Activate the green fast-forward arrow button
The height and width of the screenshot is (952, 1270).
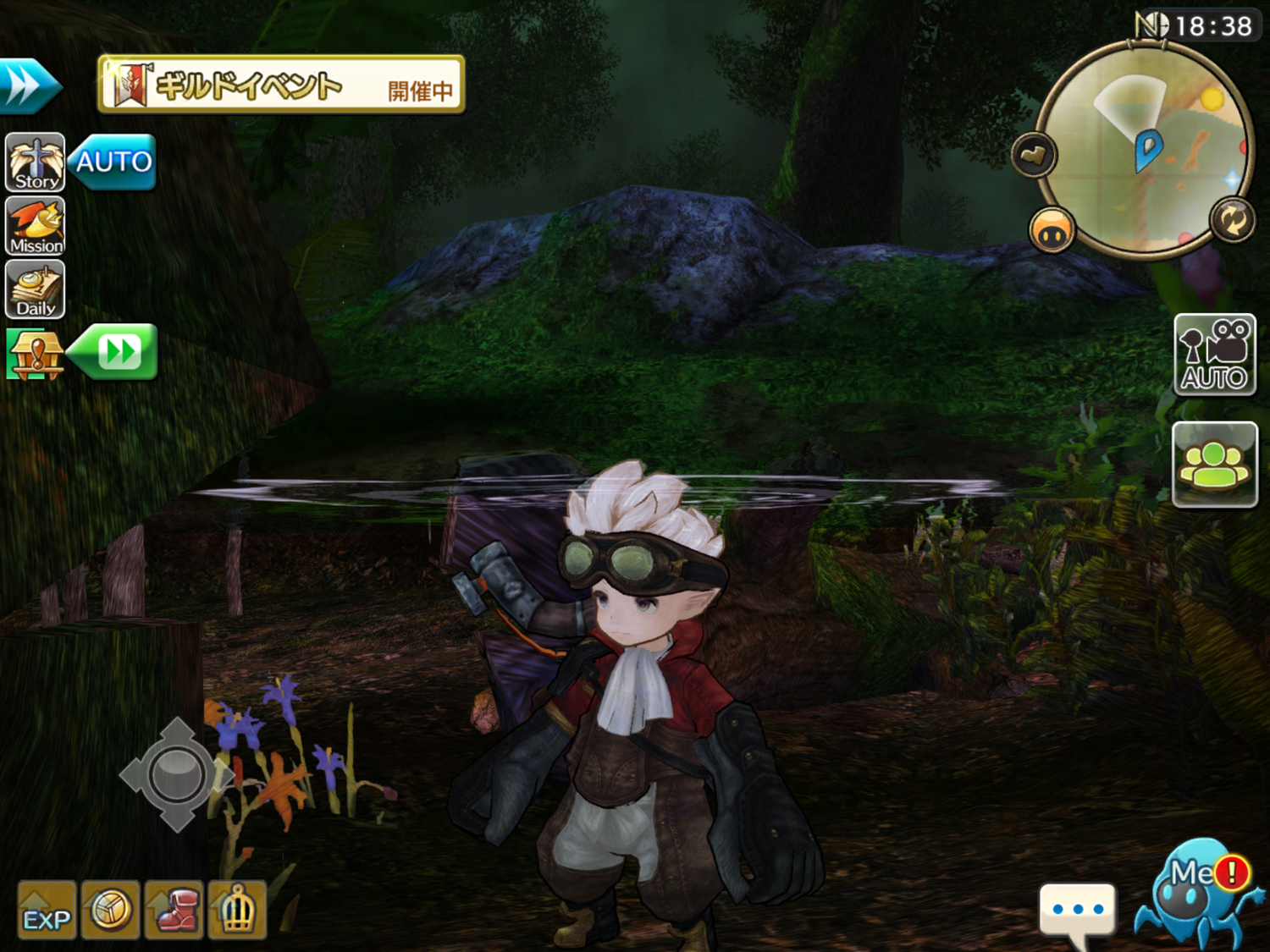tap(115, 351)
